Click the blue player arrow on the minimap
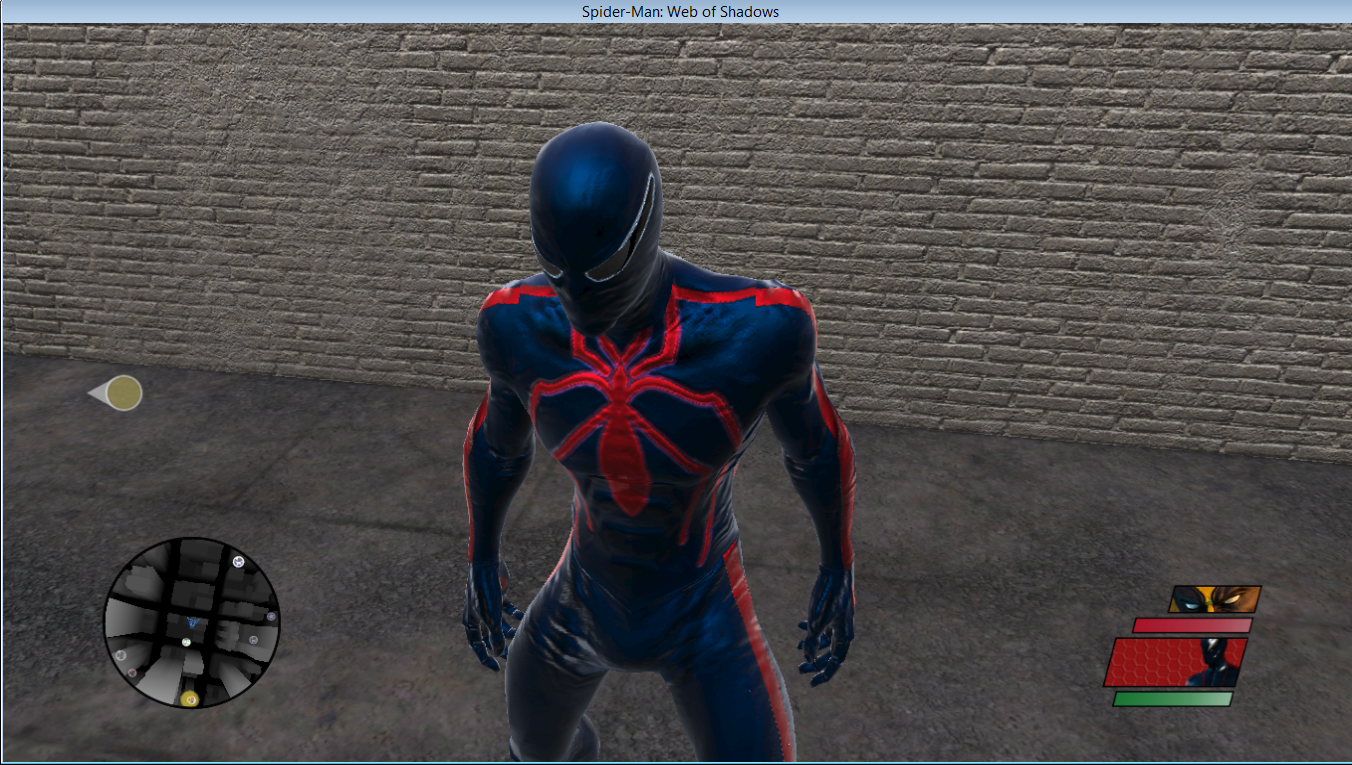 [x=193, y=622]
